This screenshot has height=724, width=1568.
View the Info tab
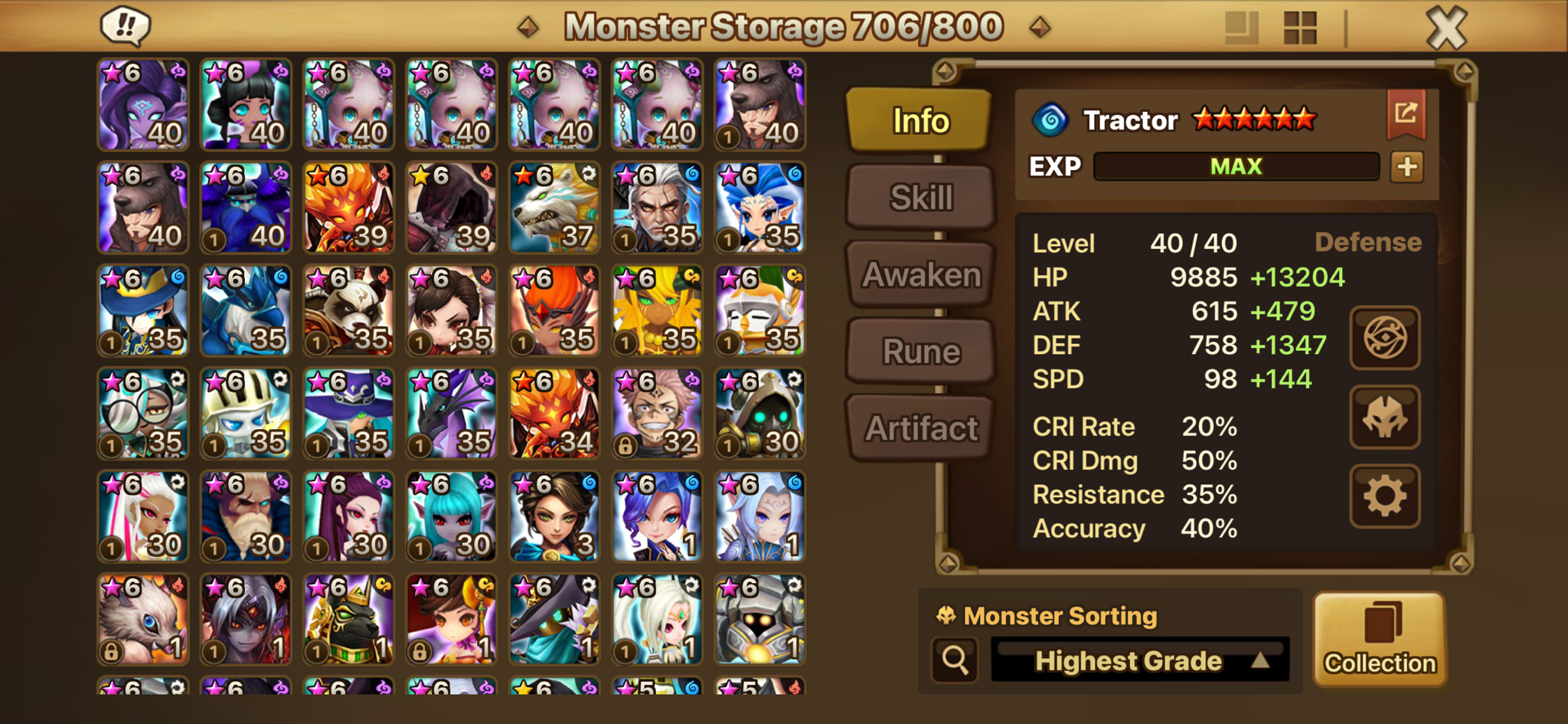coord(920,120)
